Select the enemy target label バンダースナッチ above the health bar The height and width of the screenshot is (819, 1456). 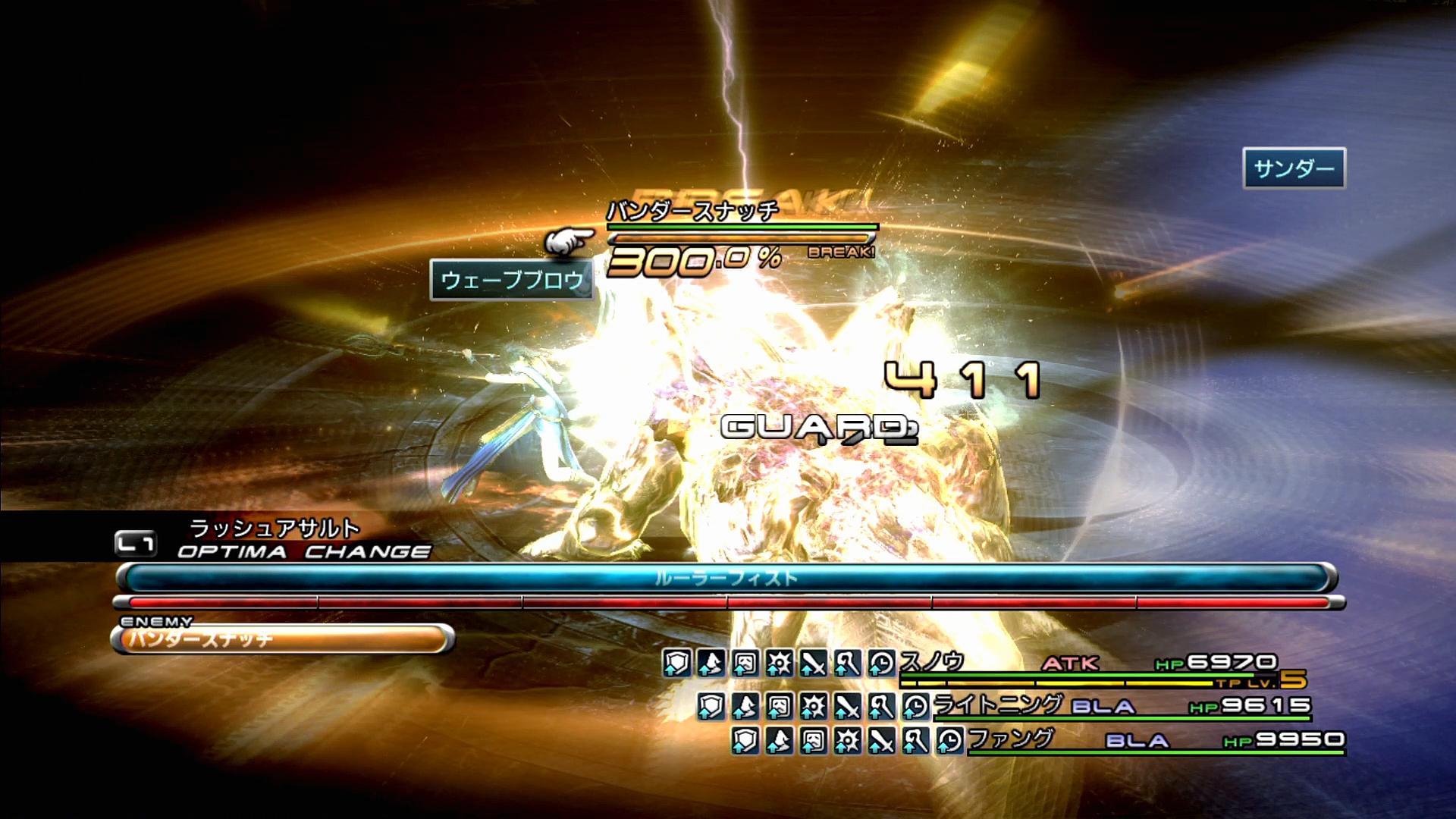pos(692,211)
